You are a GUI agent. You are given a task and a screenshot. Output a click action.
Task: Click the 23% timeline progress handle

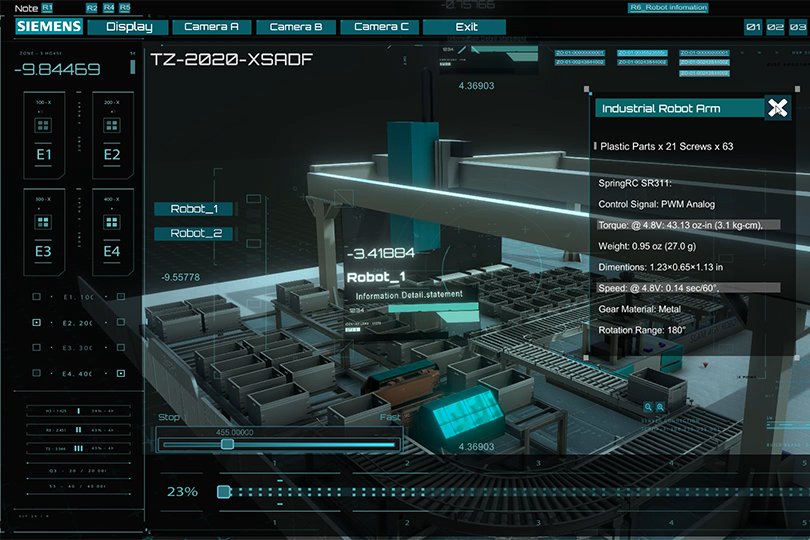tap(224, 491)
